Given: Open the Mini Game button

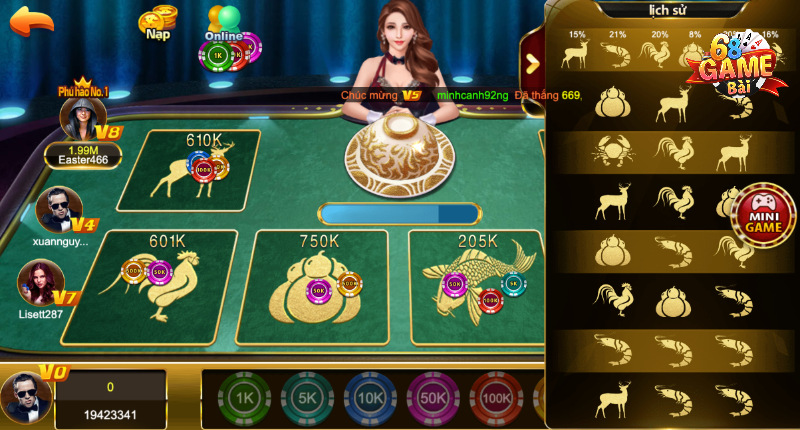Looking at the screenshot, I should (764, 212).
